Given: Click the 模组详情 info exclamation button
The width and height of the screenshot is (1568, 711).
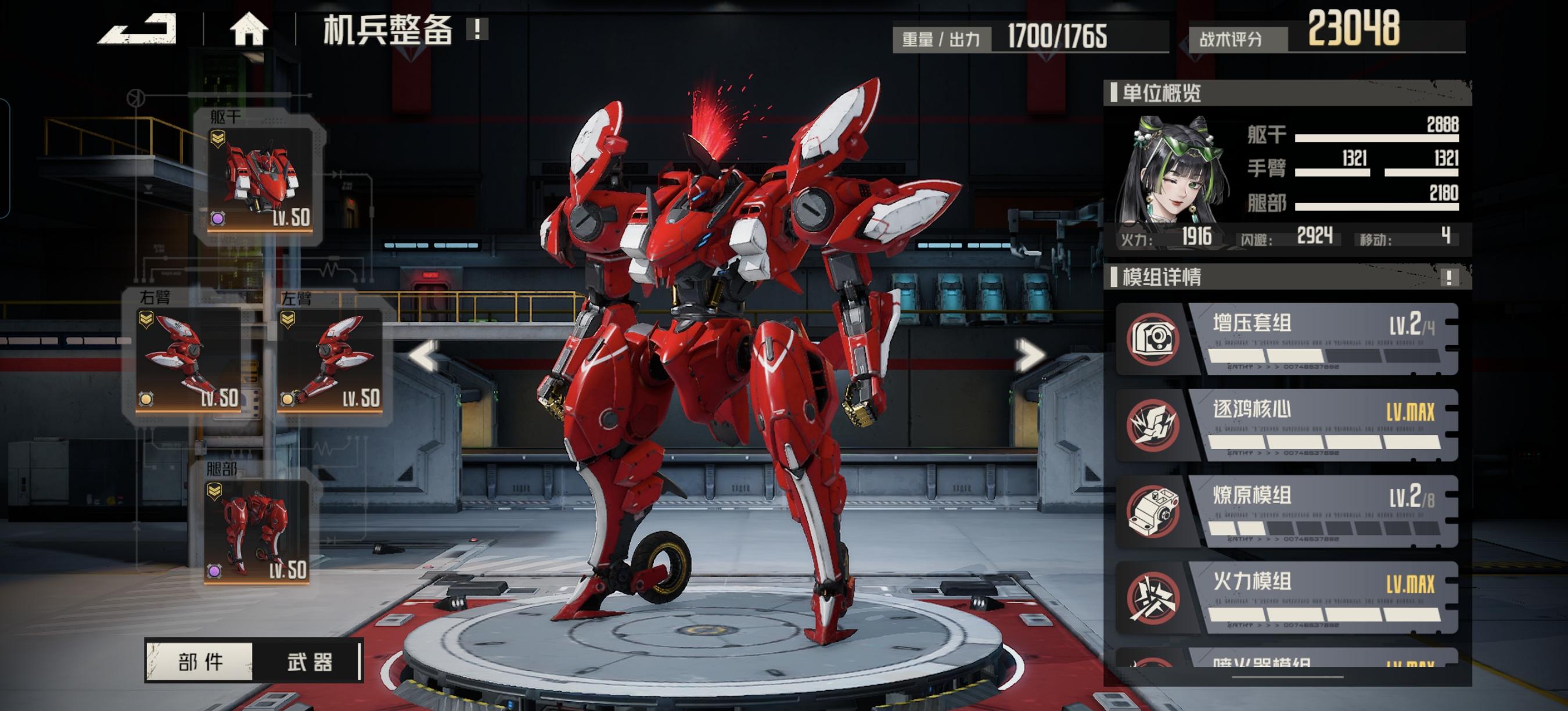Looking at the screenshot, I should pyautogui.click(x=1449, y=278).
